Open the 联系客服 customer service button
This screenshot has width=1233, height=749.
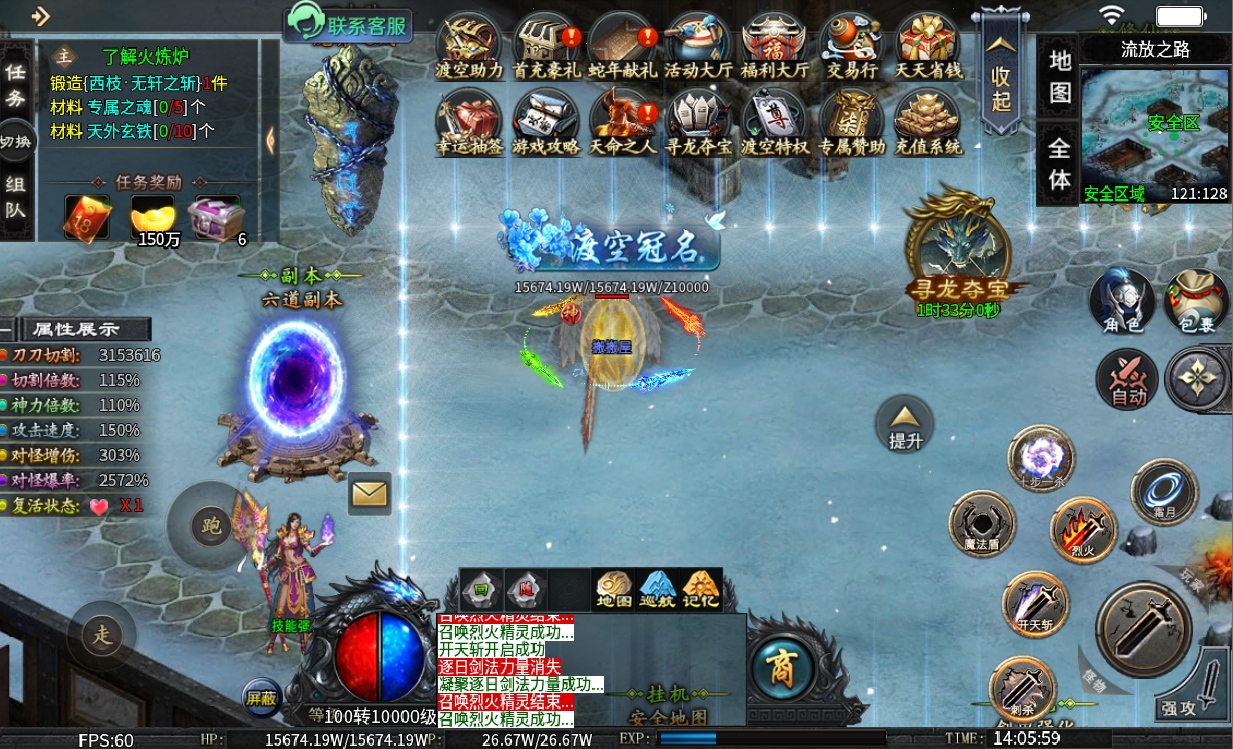(349, 24)
